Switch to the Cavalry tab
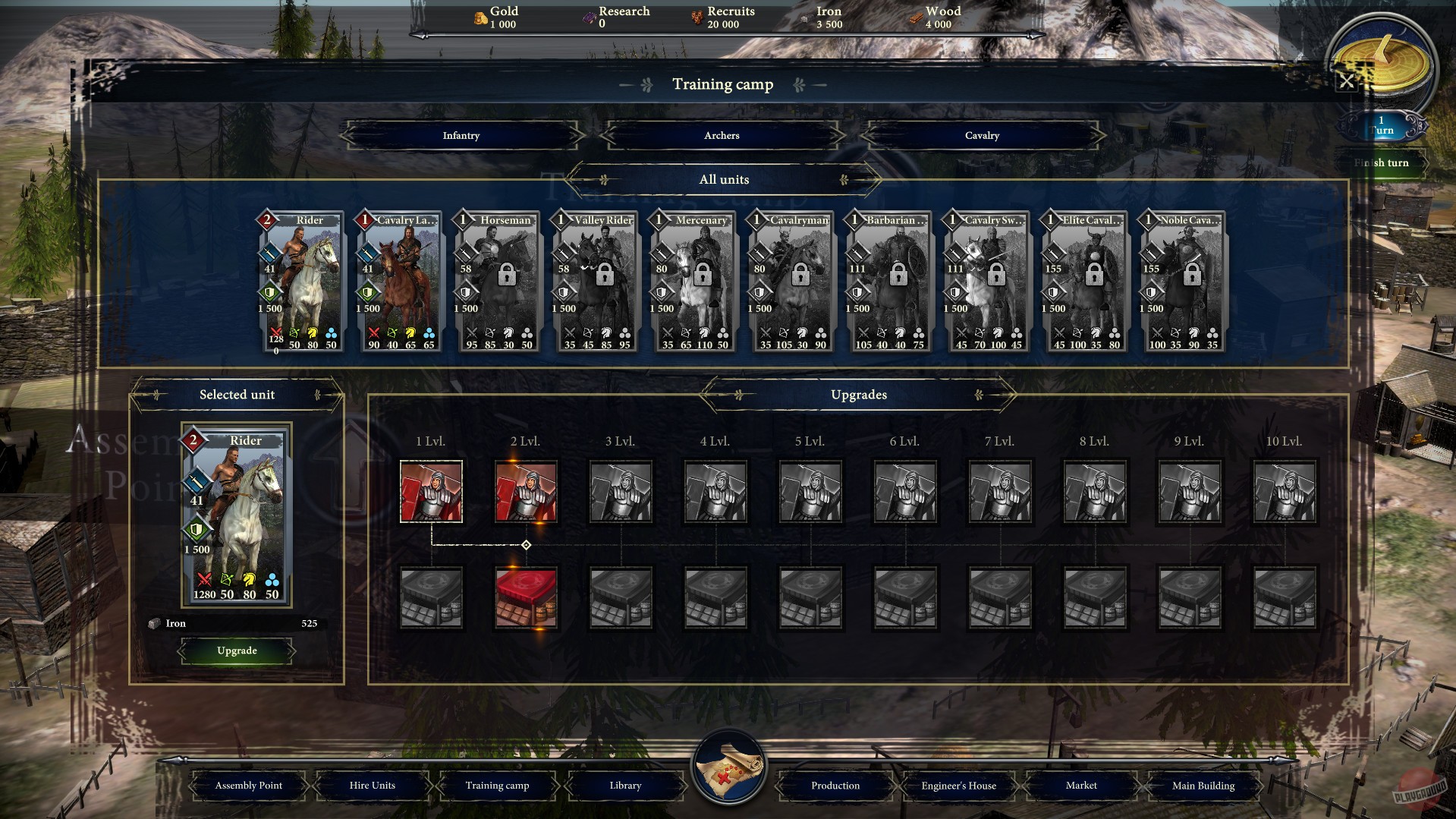 (983, 135)
